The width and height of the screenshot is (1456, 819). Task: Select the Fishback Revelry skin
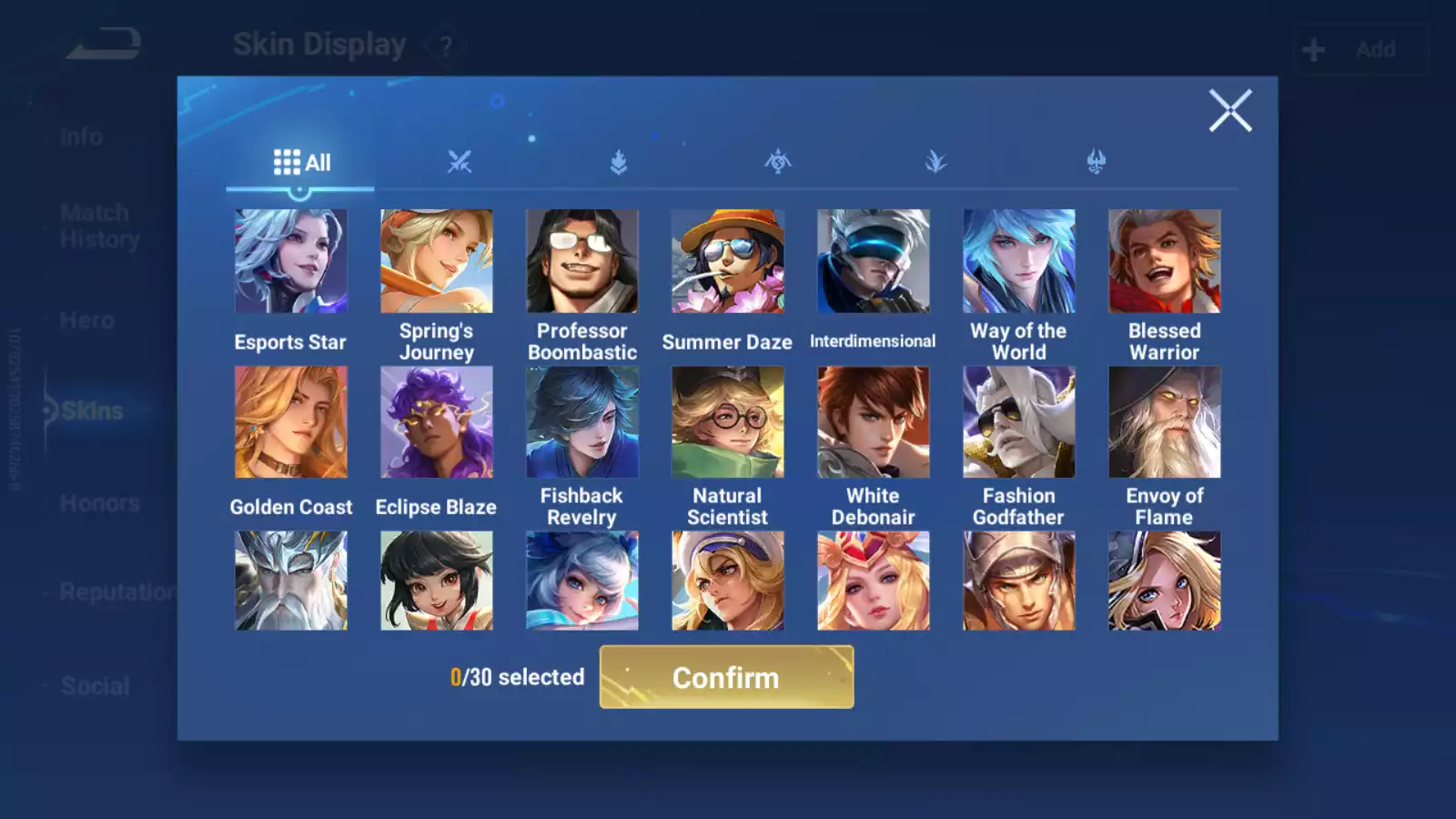[x=582, y=422]
